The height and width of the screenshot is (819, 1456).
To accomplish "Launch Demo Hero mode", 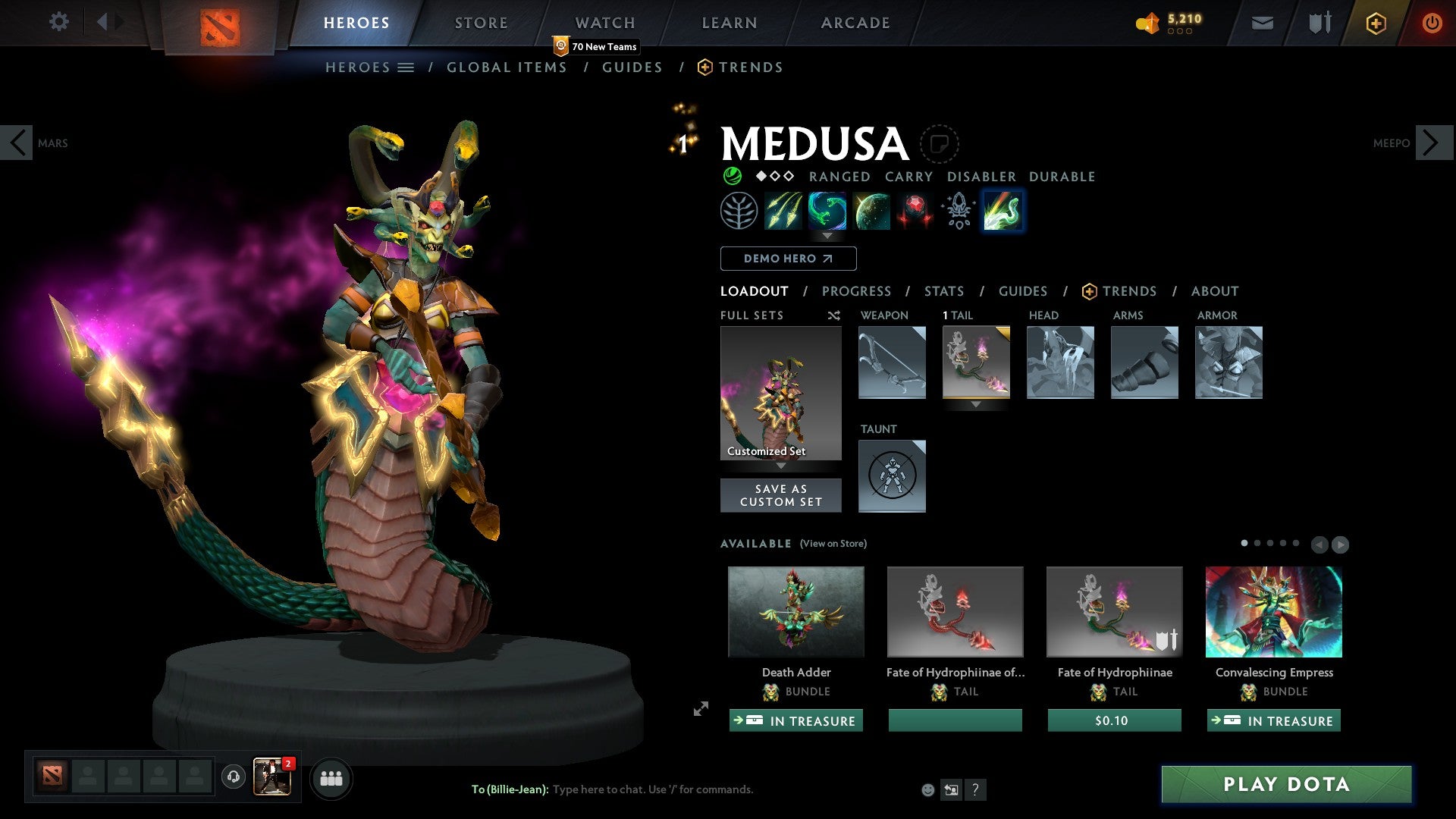I will pos(788,259).
